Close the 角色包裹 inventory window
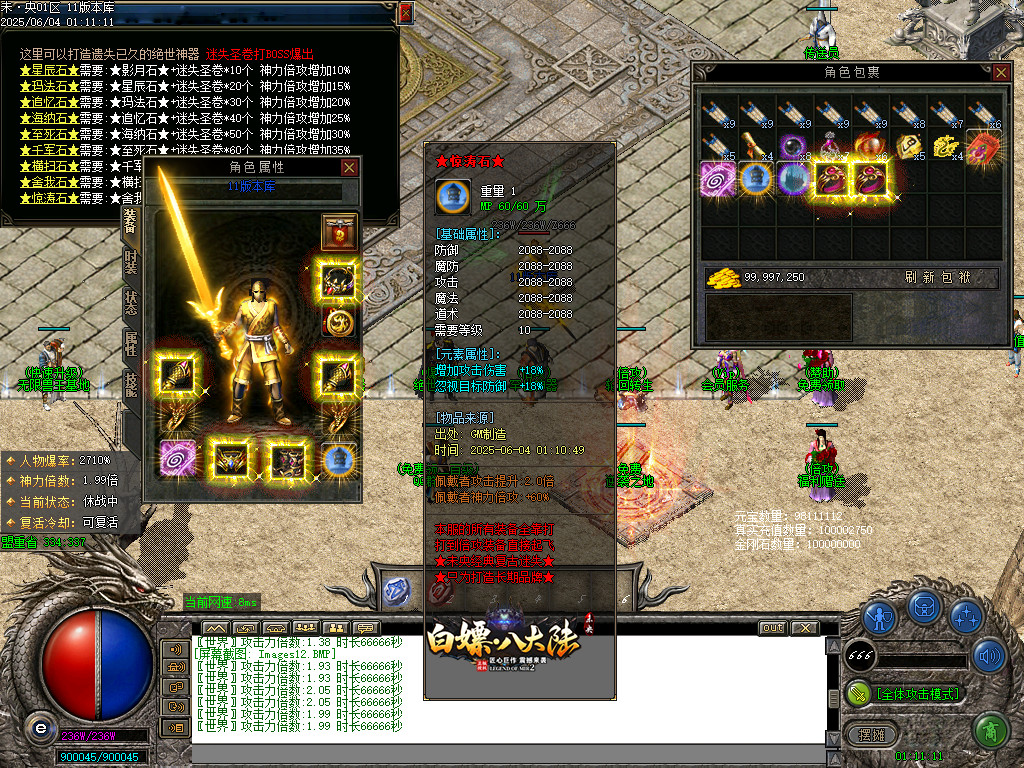Viewport: 1024px width, 768px height. click(x=1001, y=72)
